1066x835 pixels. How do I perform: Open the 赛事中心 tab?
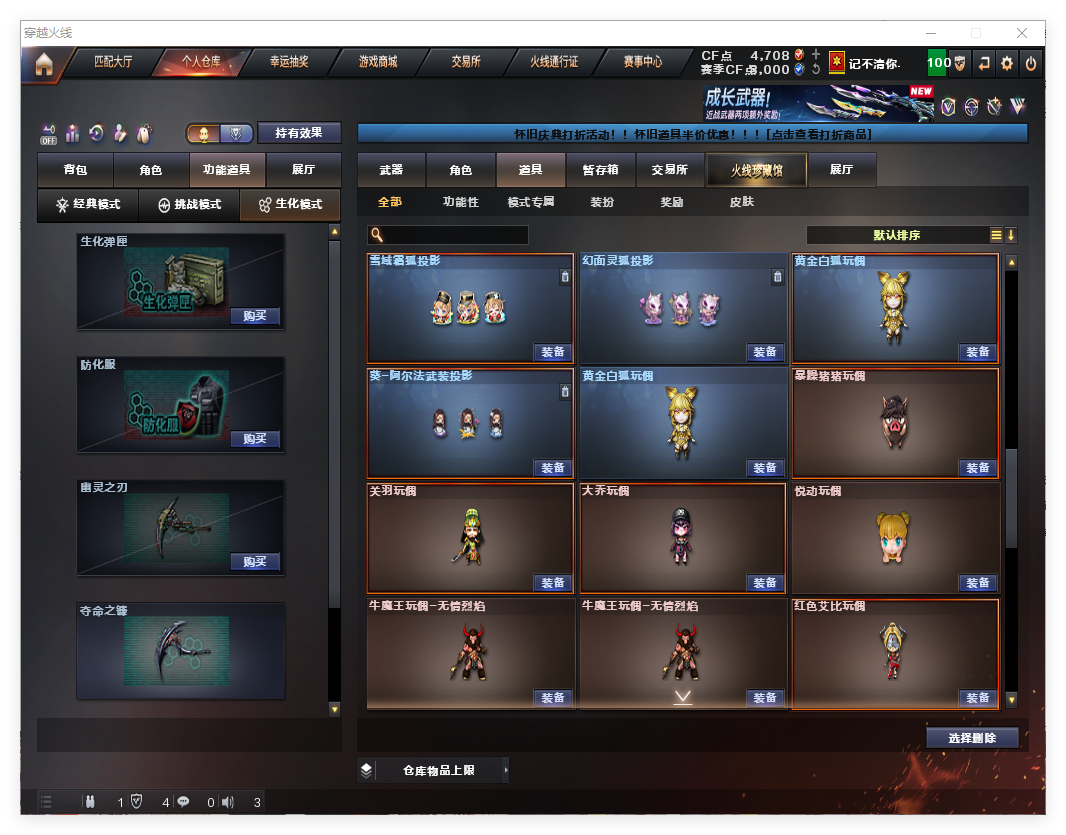tap(643, 62)
